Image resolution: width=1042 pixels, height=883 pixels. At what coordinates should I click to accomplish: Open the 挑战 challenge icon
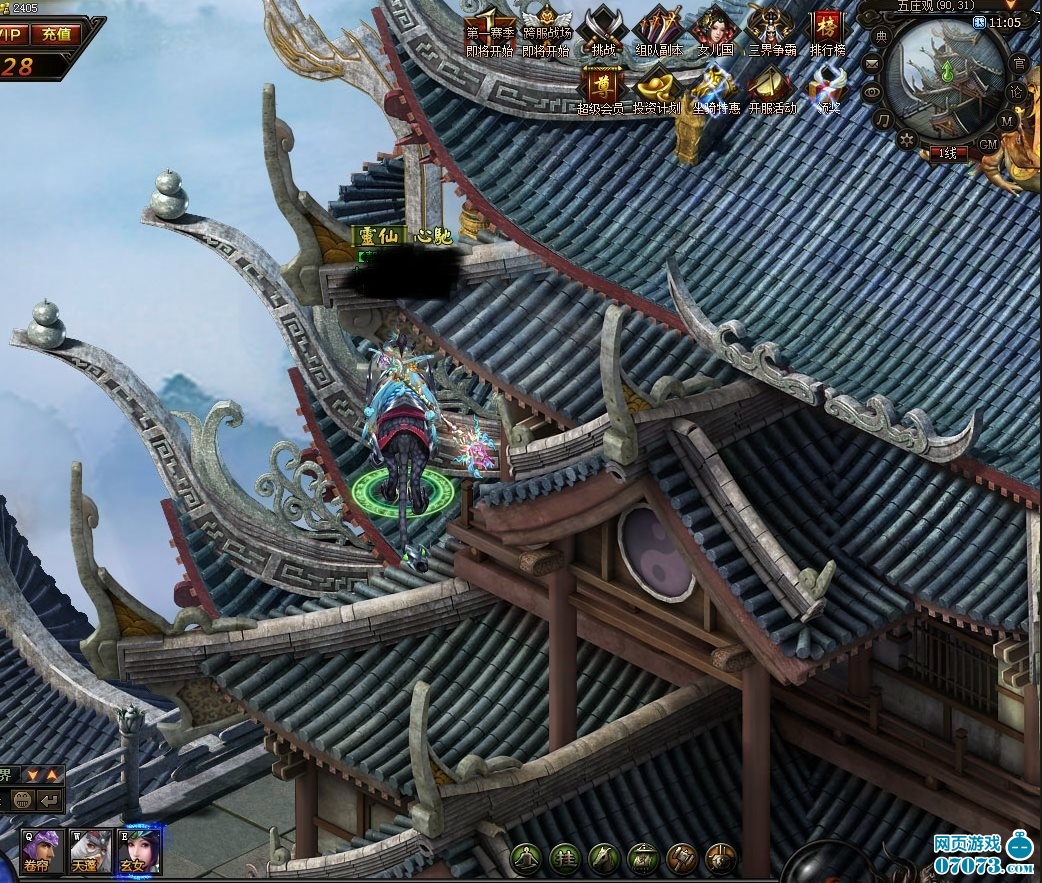coord(603,28)
